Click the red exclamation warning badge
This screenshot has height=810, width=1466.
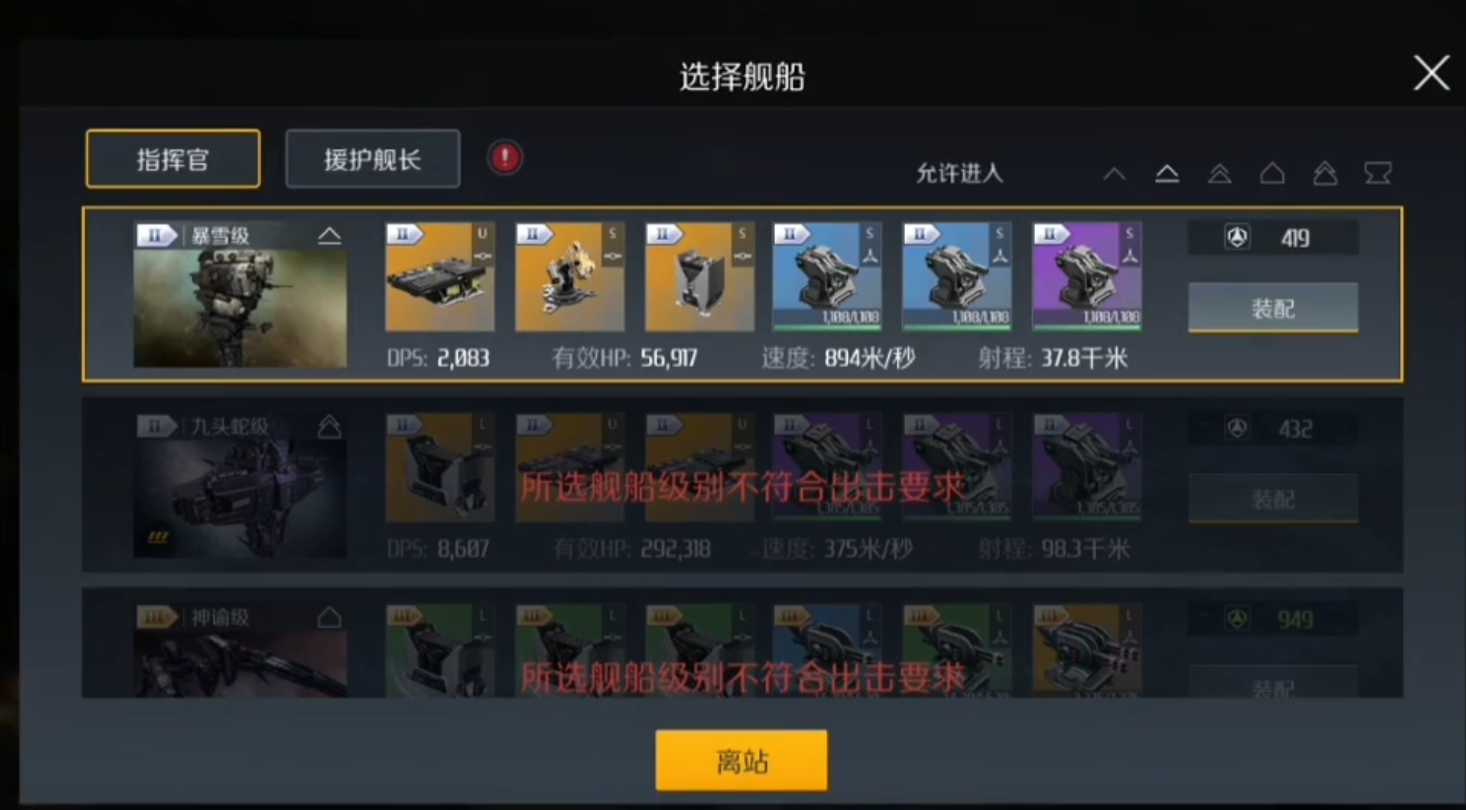point(504,158)
